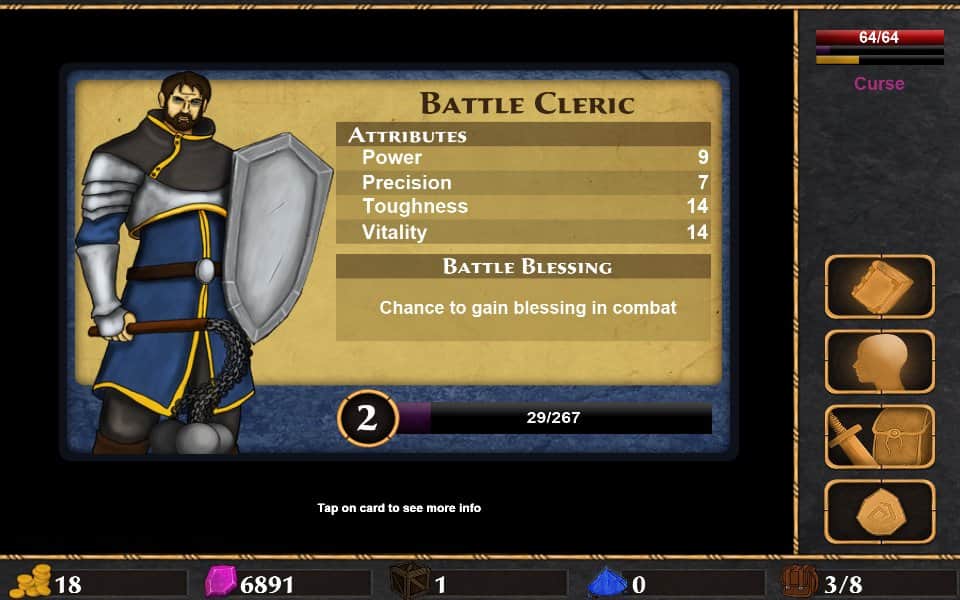Open the sword and bag inventory
This screenshot has height=600, width=960.
(x=879, y=436)
